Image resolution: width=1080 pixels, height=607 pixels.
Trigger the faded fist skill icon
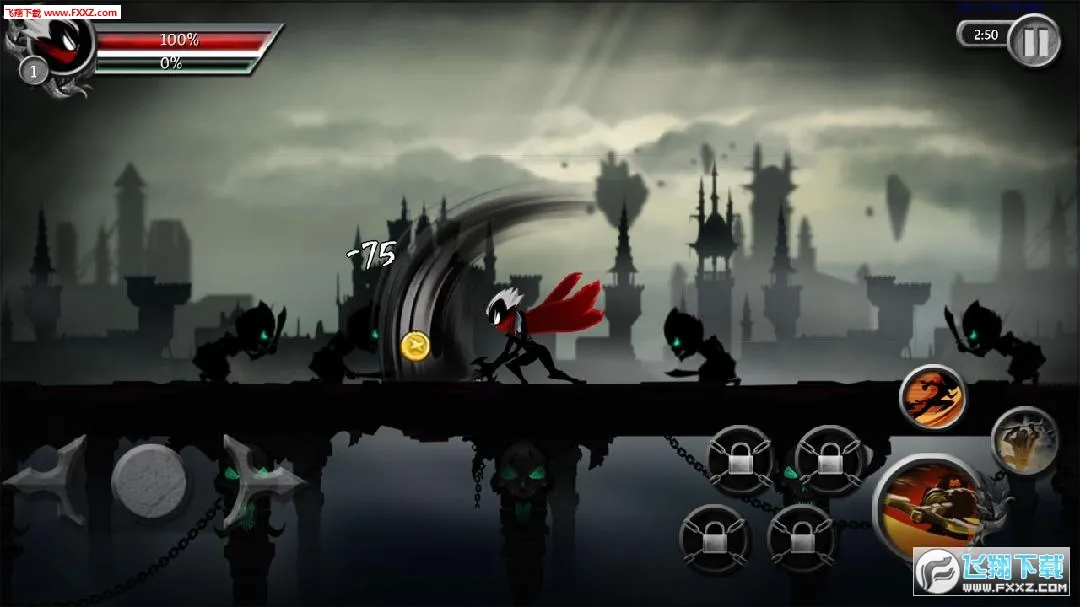click(1024, 440)
